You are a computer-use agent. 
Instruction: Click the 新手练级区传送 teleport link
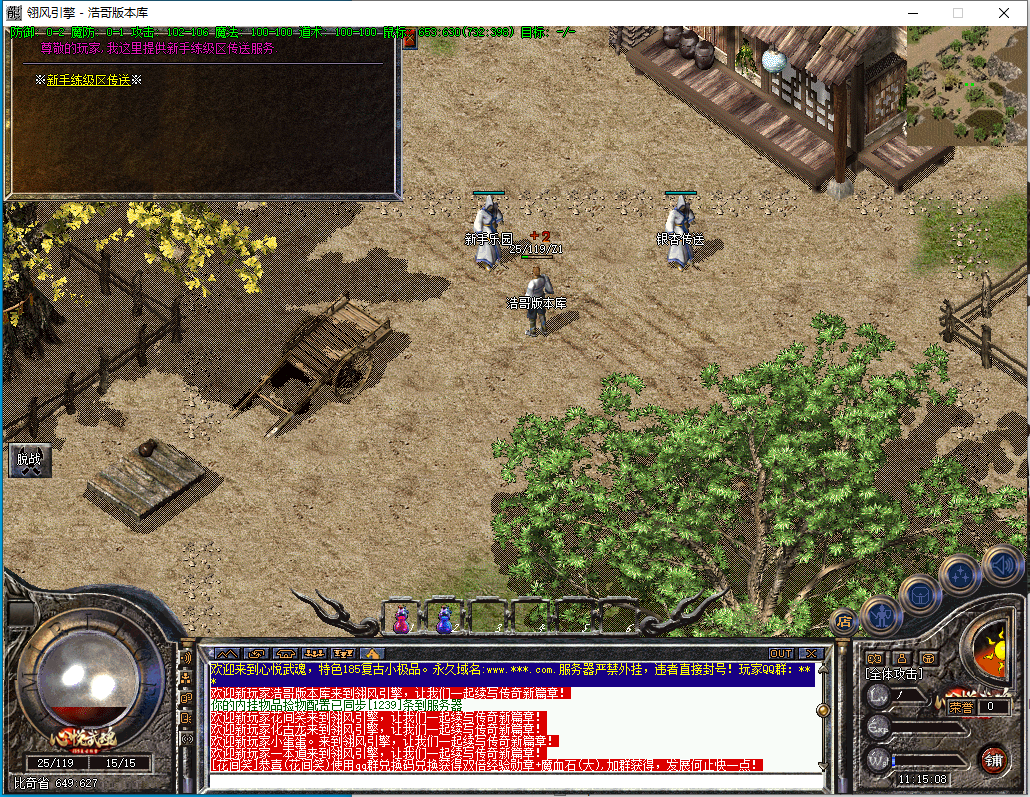point(88,80)
